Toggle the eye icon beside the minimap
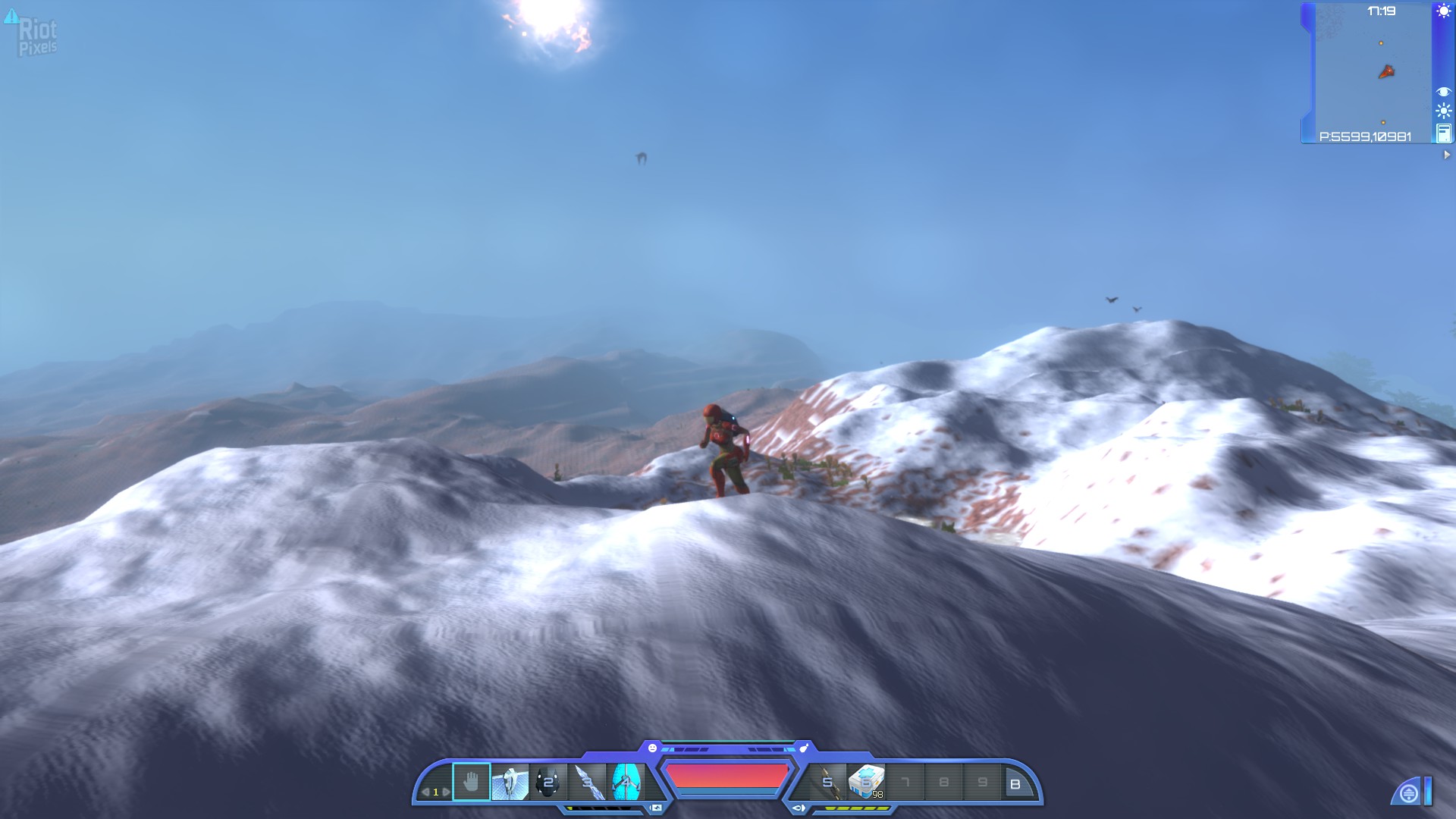This screenshot has height=819, width=1456. [x=1443, y=92]
